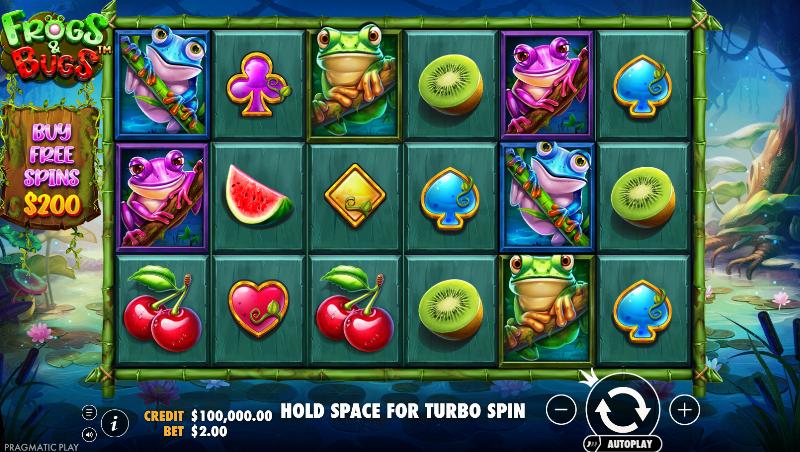Spin the reels with the circular arrow button
Image resolution: width=800 pixels, height=452 pixels.
click(622, 409)
